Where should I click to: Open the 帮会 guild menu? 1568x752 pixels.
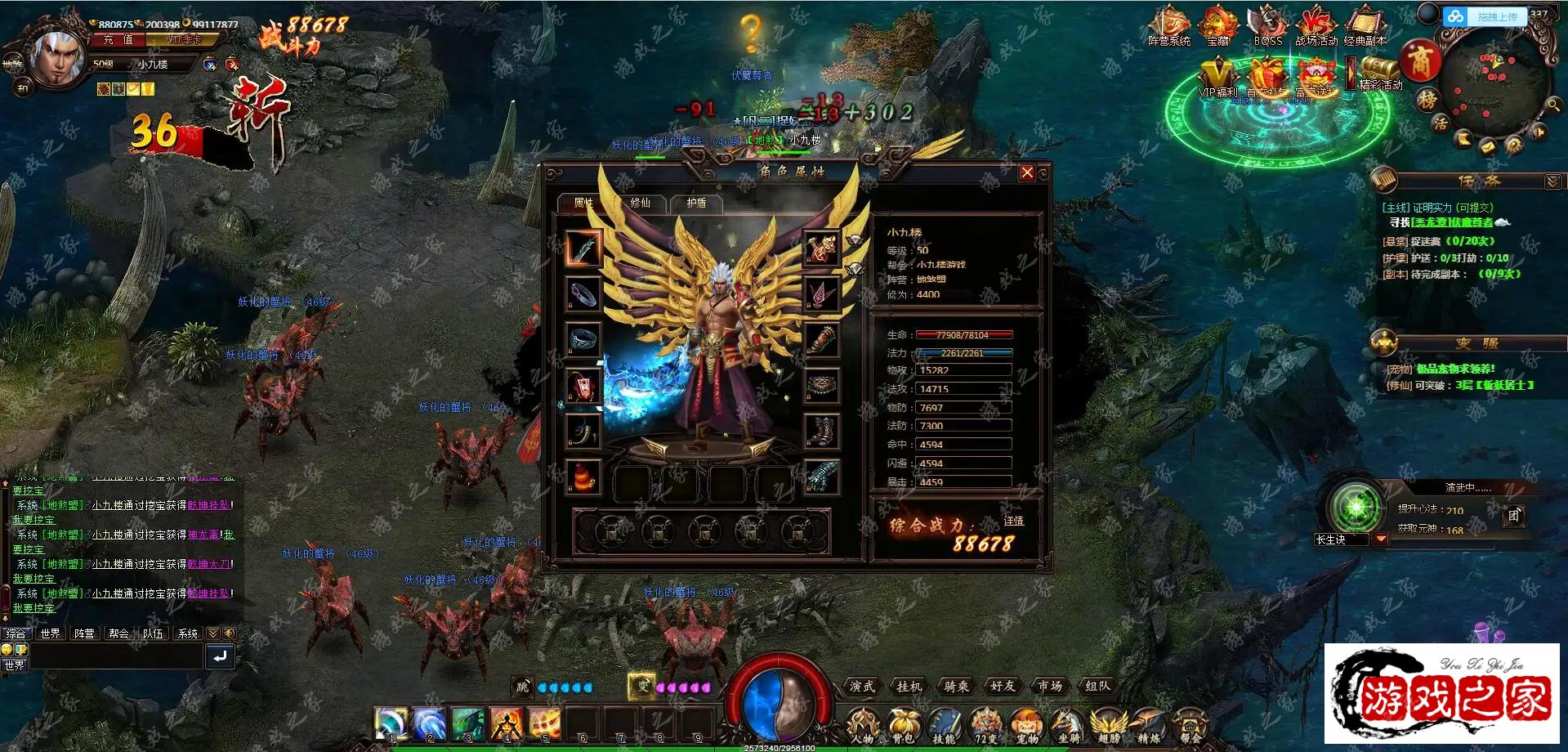tap(1191, 726)
